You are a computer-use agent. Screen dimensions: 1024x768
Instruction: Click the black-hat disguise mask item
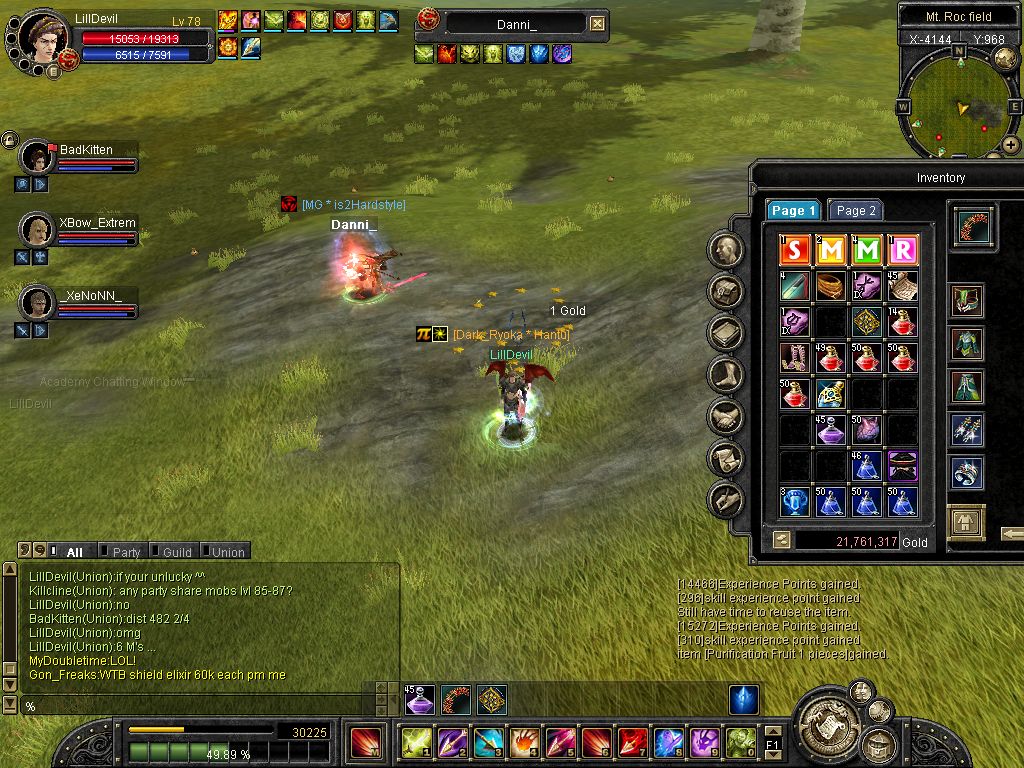pos(902,465)
